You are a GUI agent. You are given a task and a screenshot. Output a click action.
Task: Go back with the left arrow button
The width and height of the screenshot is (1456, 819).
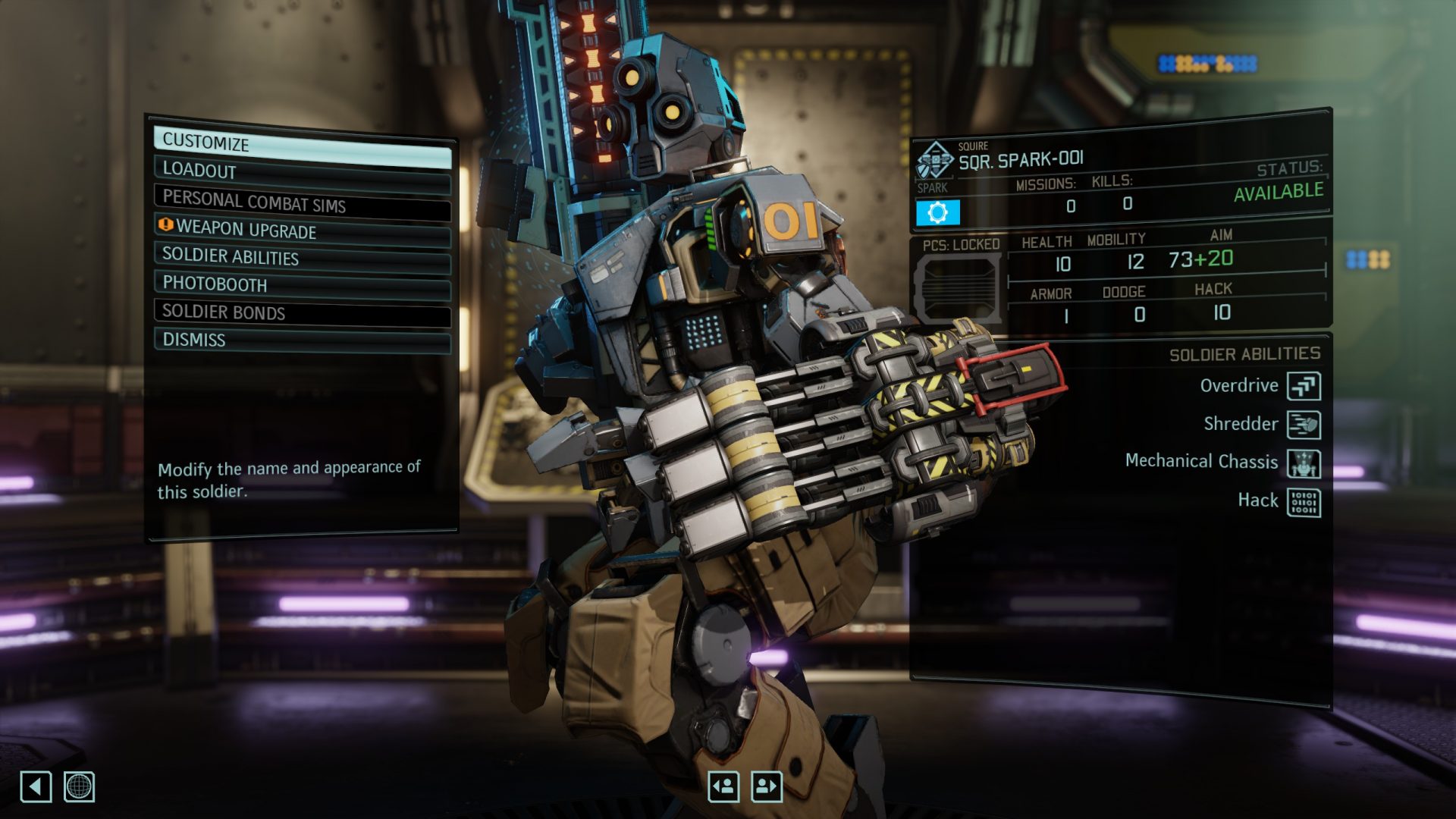tap(36, 786)
